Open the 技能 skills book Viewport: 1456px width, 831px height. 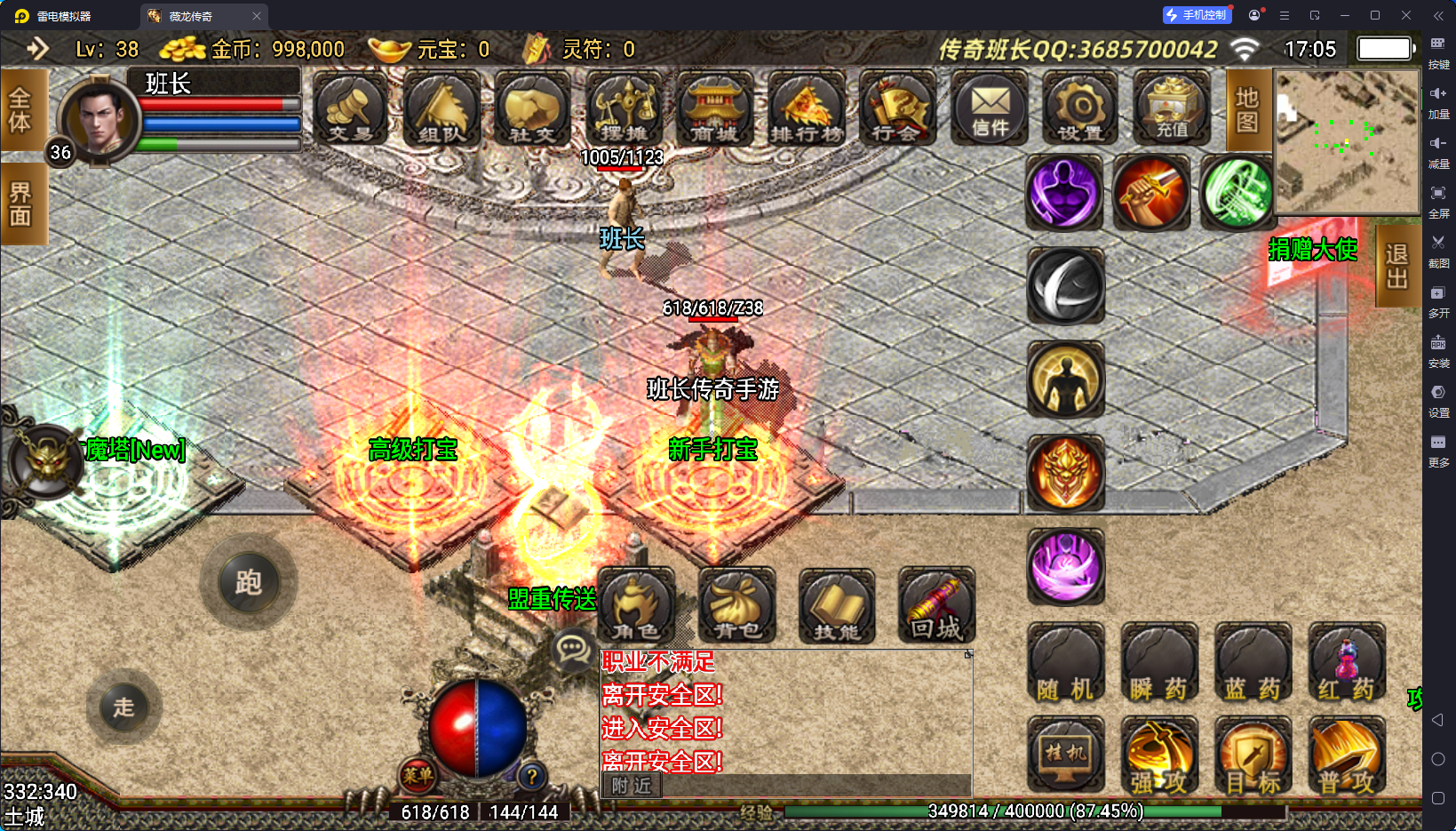click(x=837, y=606)
